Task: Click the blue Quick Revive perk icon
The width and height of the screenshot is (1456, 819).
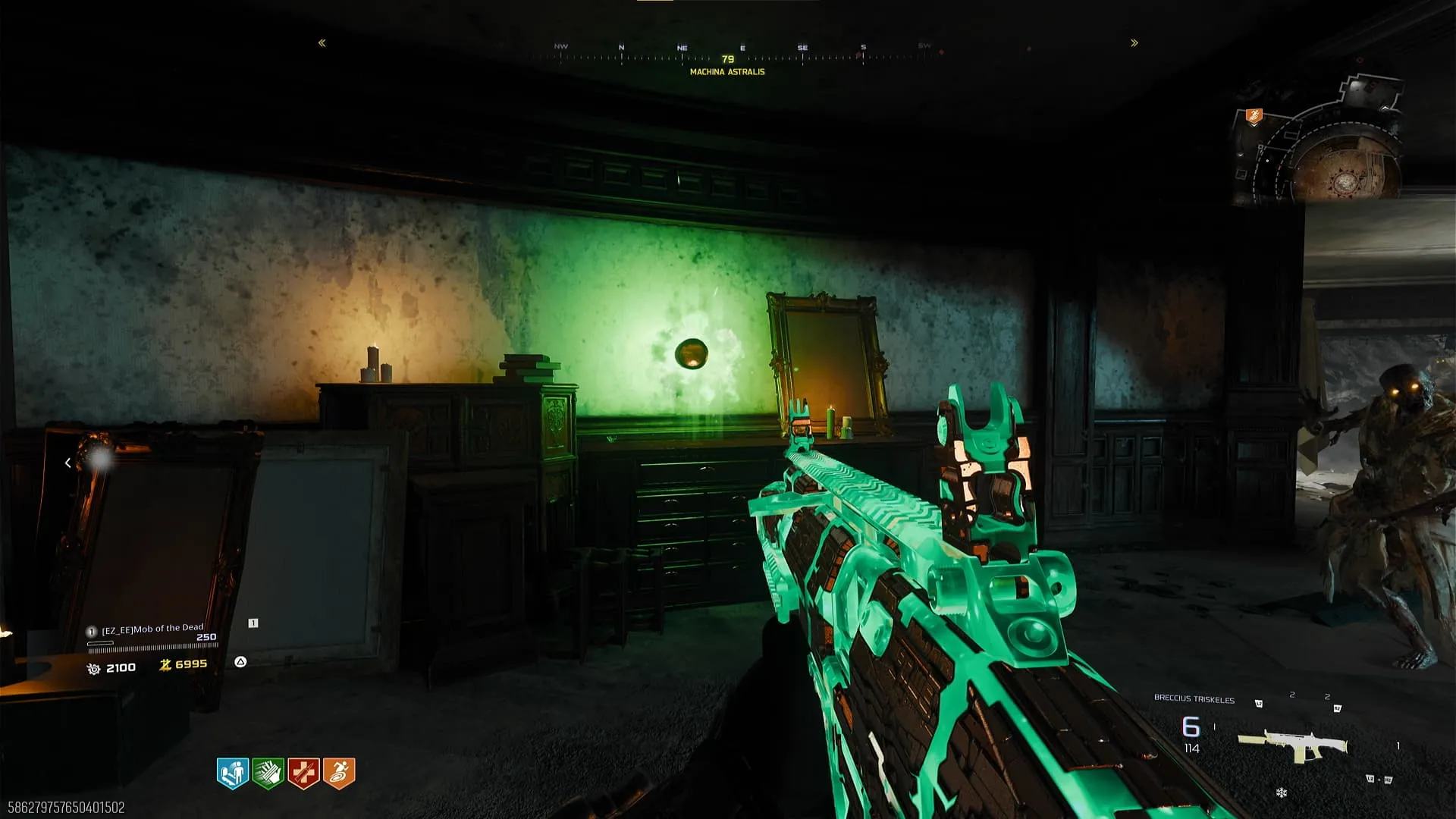Action: click(233, 773)
